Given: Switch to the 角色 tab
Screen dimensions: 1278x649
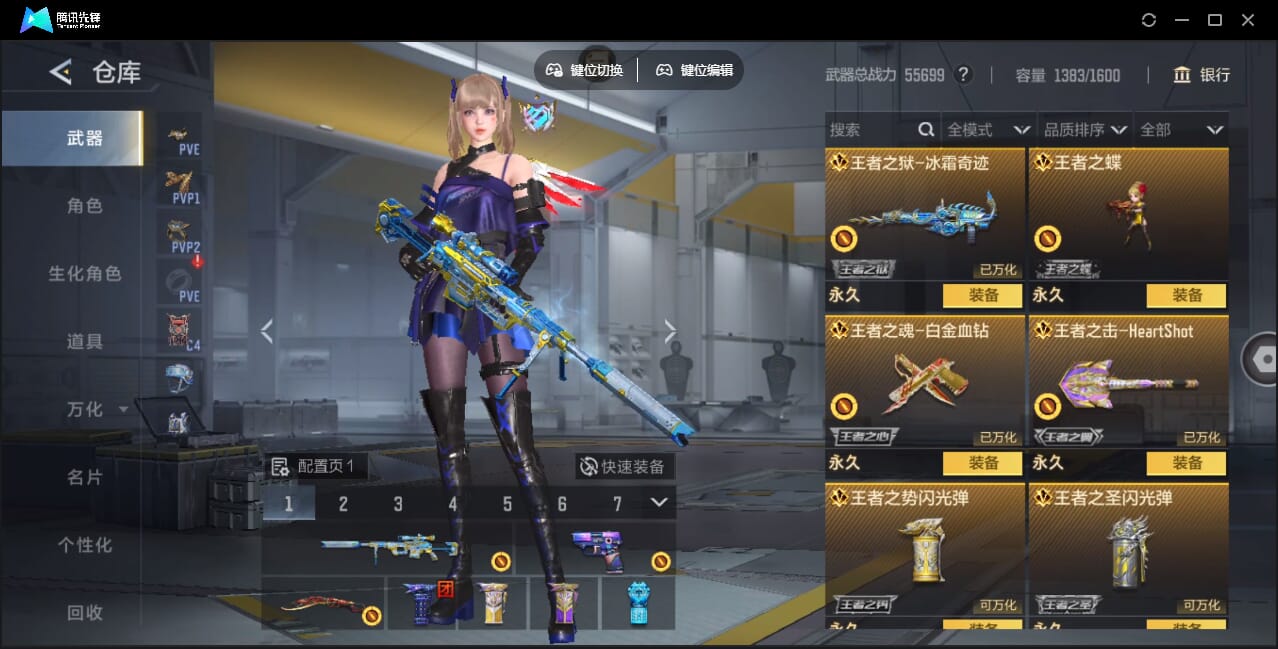Looking at the screenshot, I should click(85, 206).
